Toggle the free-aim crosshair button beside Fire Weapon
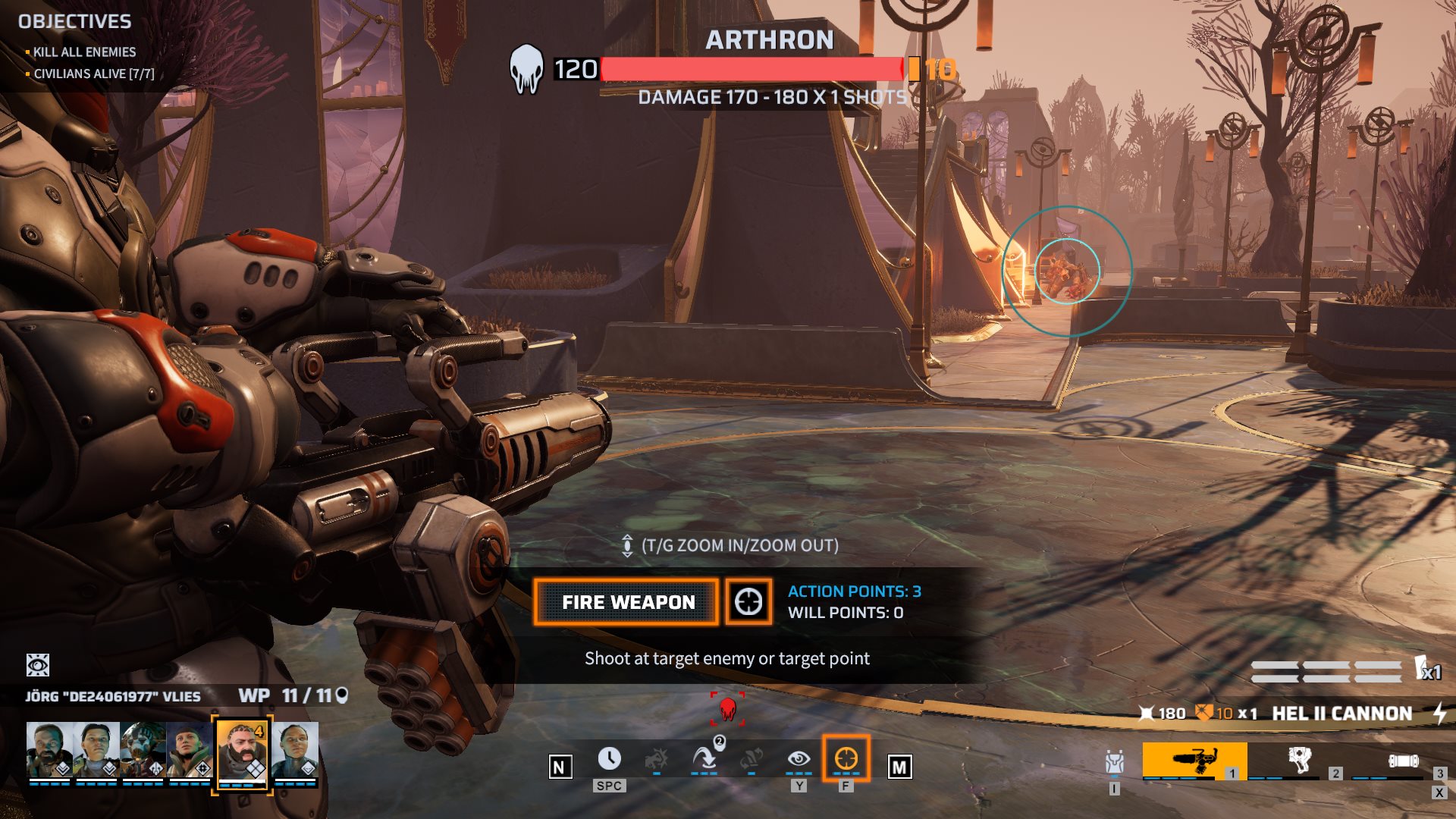Viewport: 1456px width, 819px height. [x=748, y=602]
